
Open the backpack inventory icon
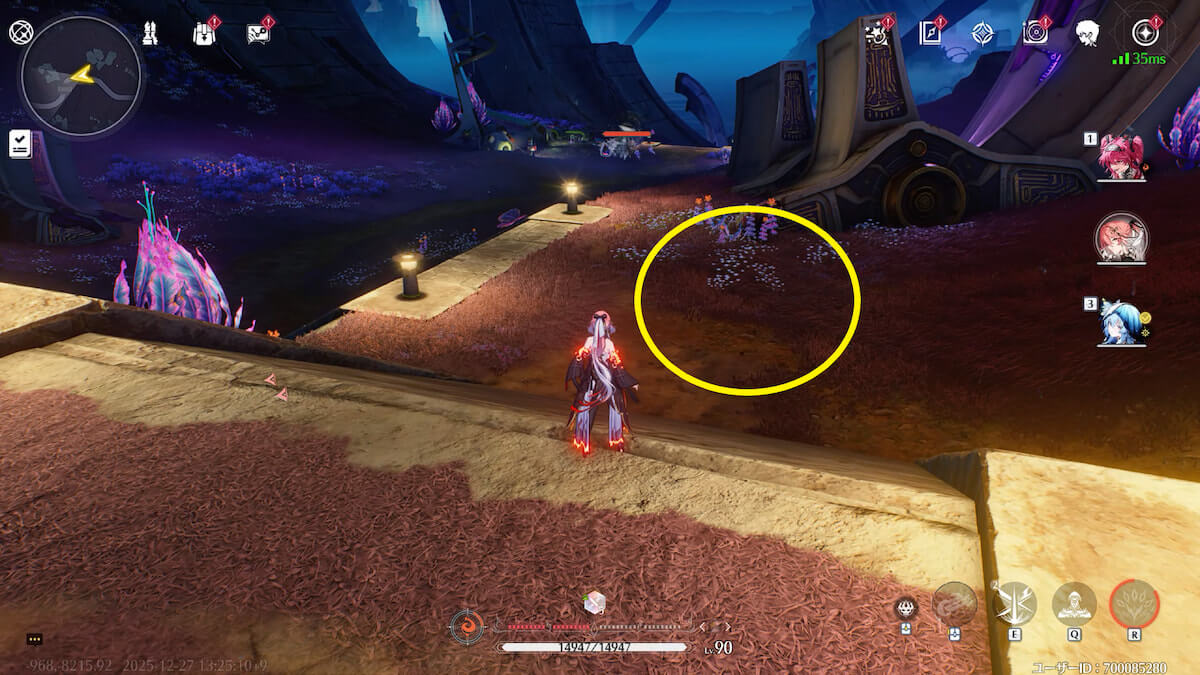pos(204,33)
